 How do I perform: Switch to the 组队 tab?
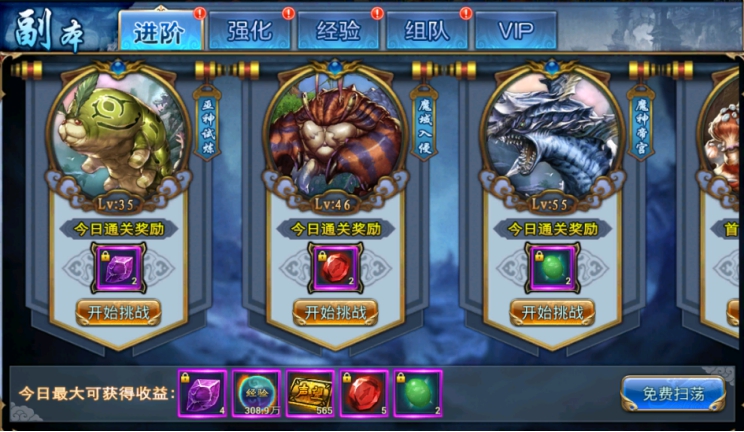click(427, 30)
